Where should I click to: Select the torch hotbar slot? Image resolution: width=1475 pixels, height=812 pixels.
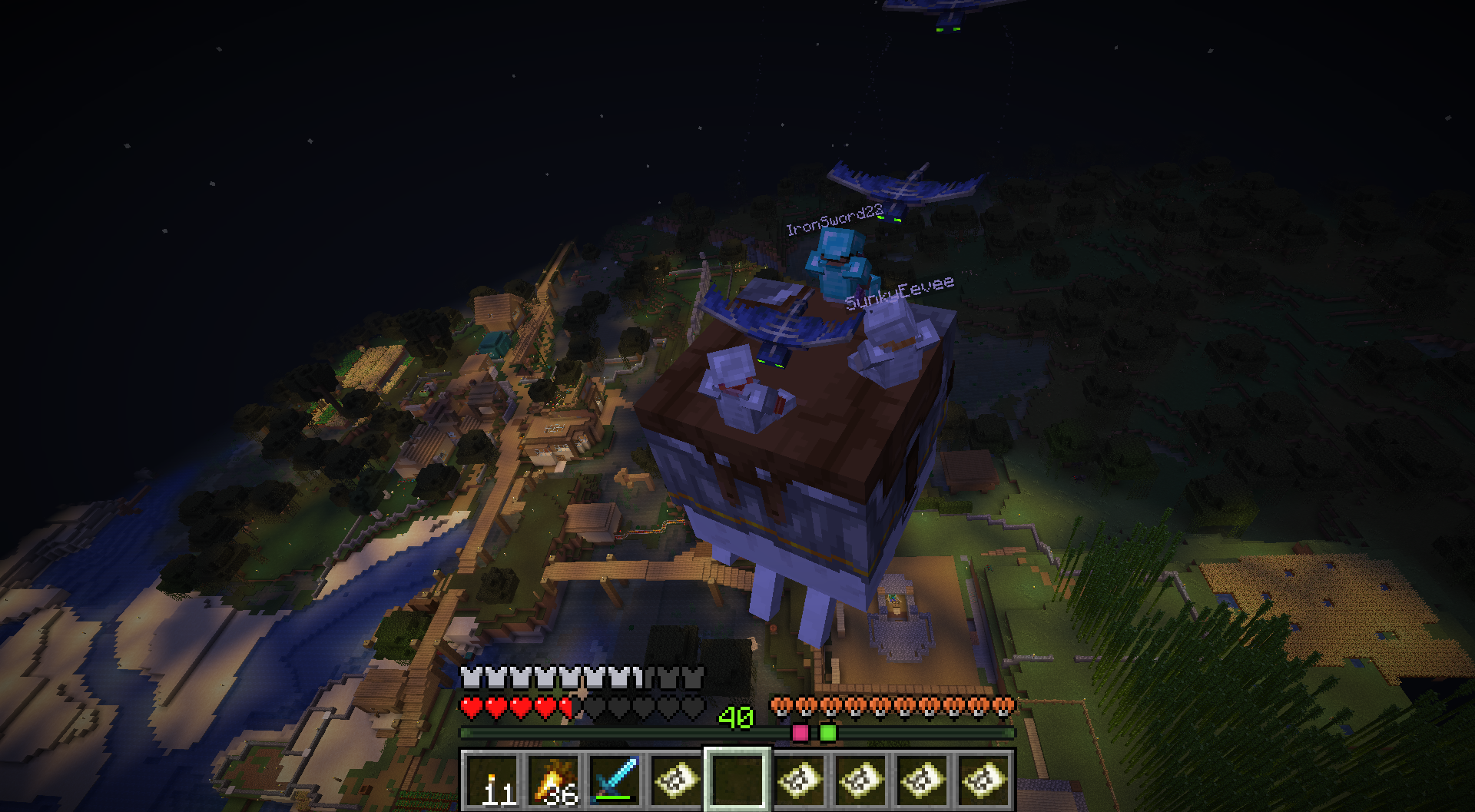(x=492, y=780)
